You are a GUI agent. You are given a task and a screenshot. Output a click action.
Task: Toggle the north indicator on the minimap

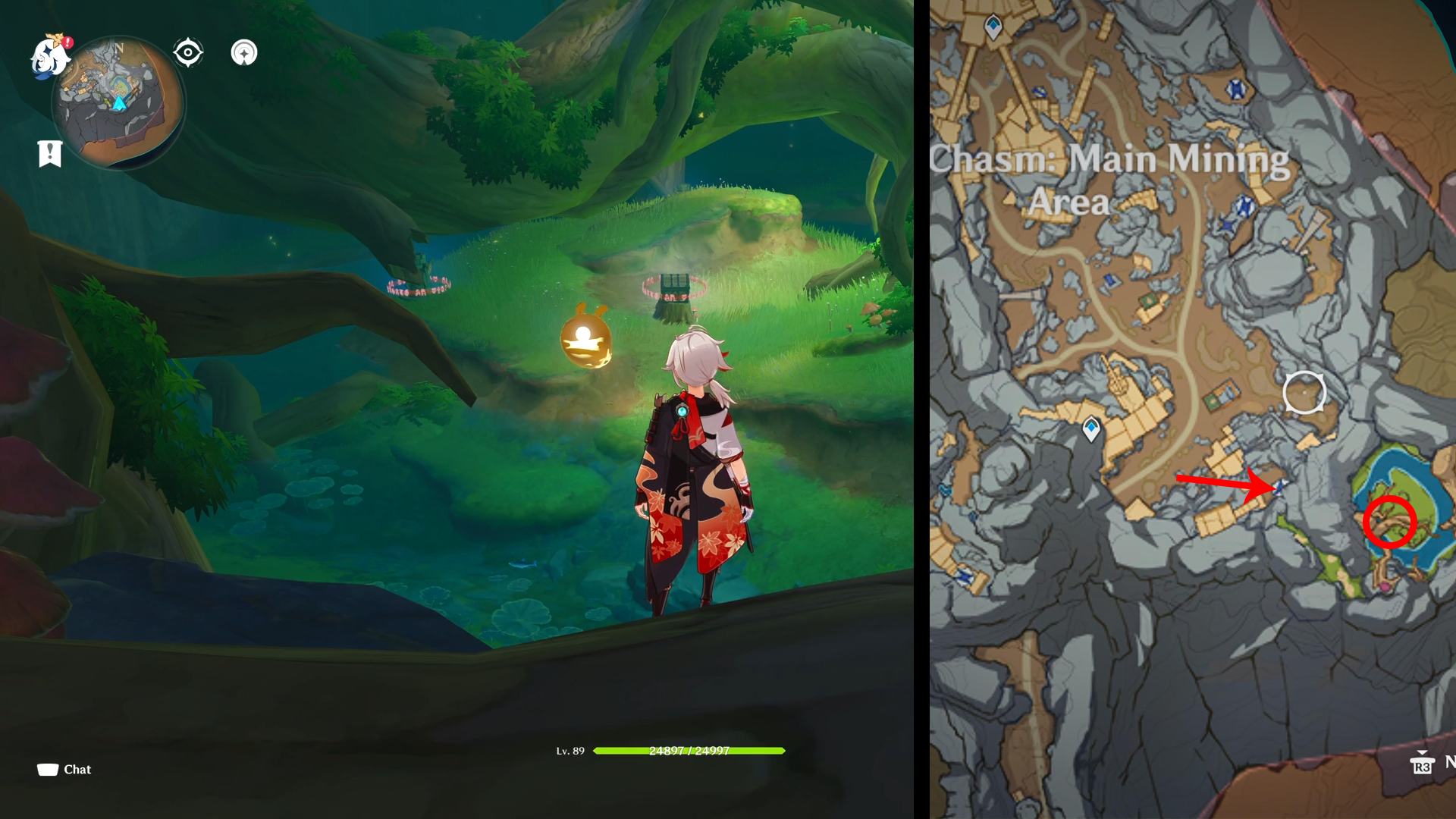point(118,48)
